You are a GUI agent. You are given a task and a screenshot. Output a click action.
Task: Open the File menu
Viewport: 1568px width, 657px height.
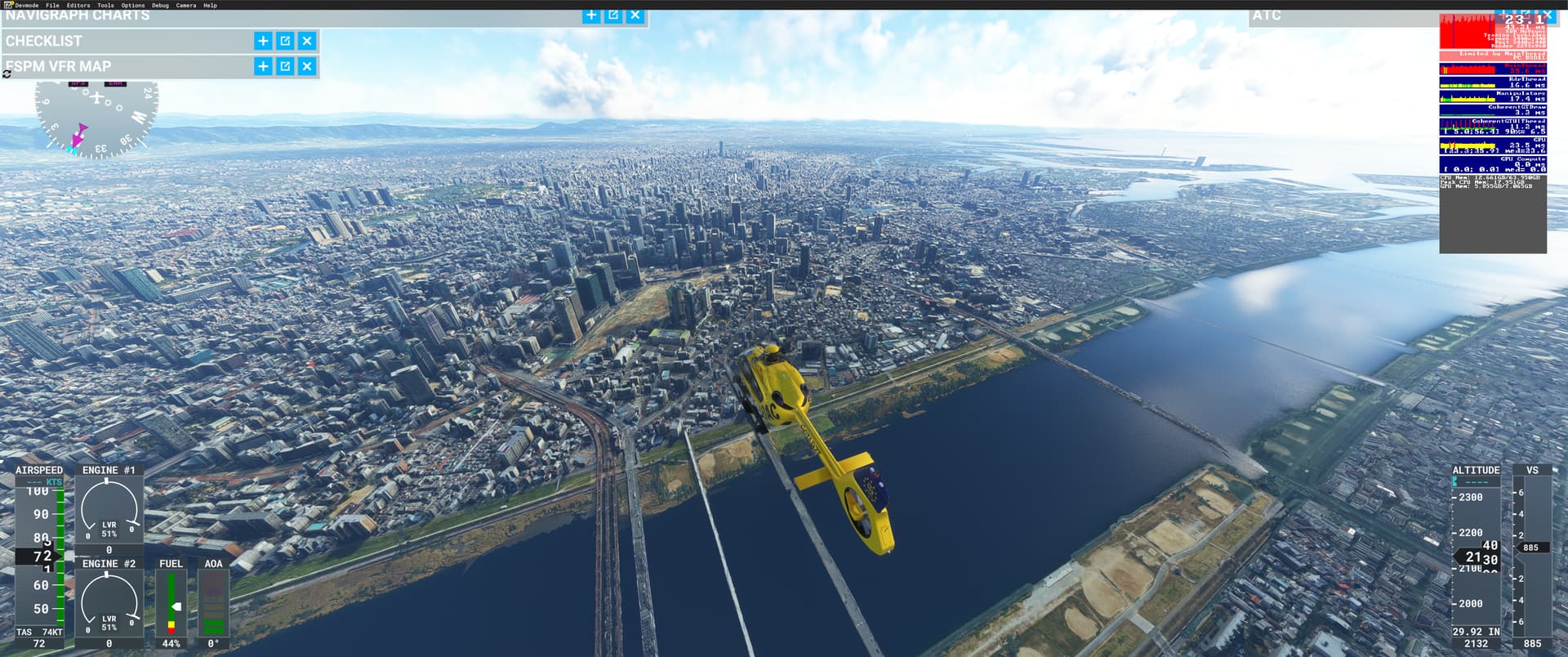pyautogui.click(x=51, y=5)
